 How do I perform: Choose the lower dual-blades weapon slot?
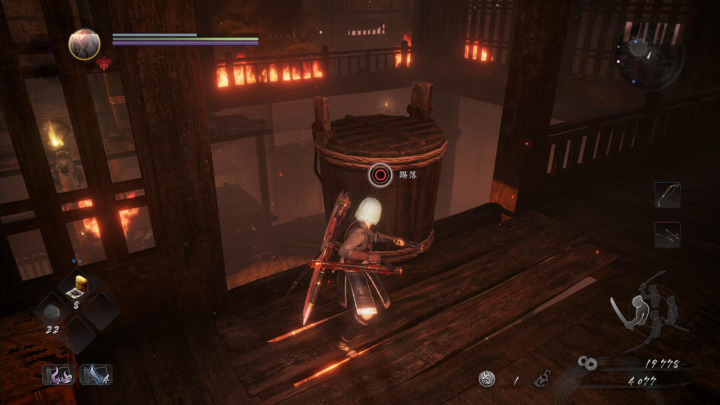click(x=667, y=235)
